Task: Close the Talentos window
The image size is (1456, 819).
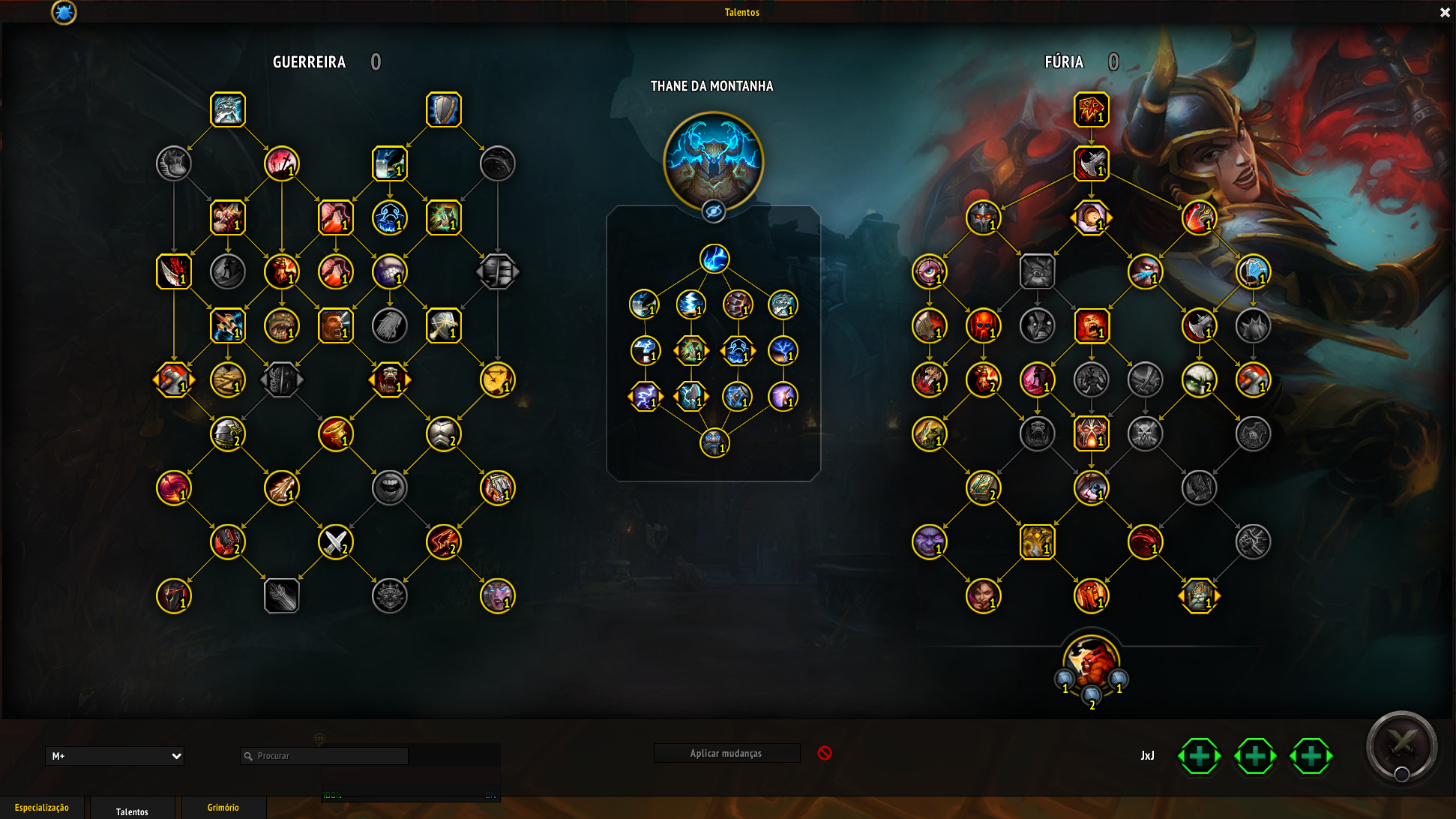Action: (1445, 13)
